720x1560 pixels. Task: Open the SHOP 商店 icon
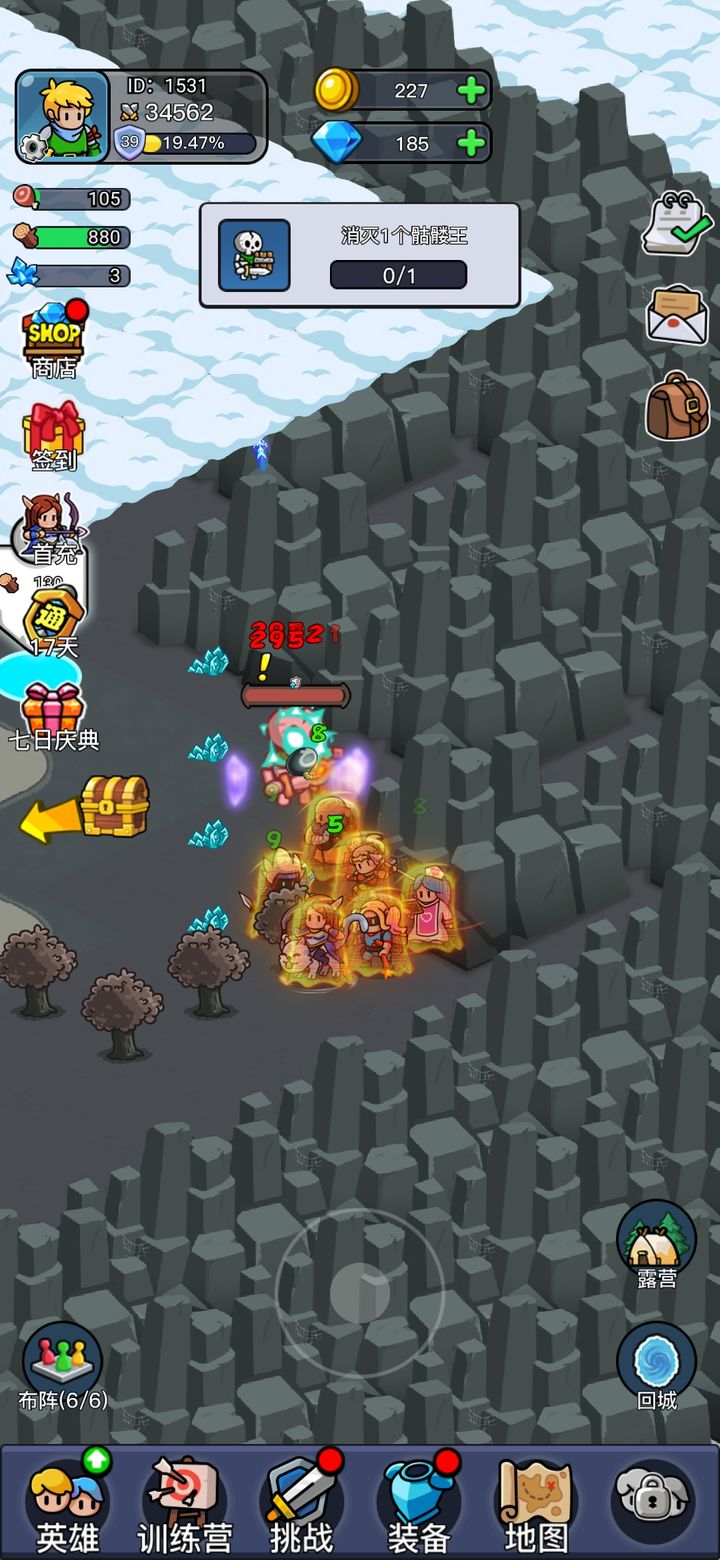[54, 338]
